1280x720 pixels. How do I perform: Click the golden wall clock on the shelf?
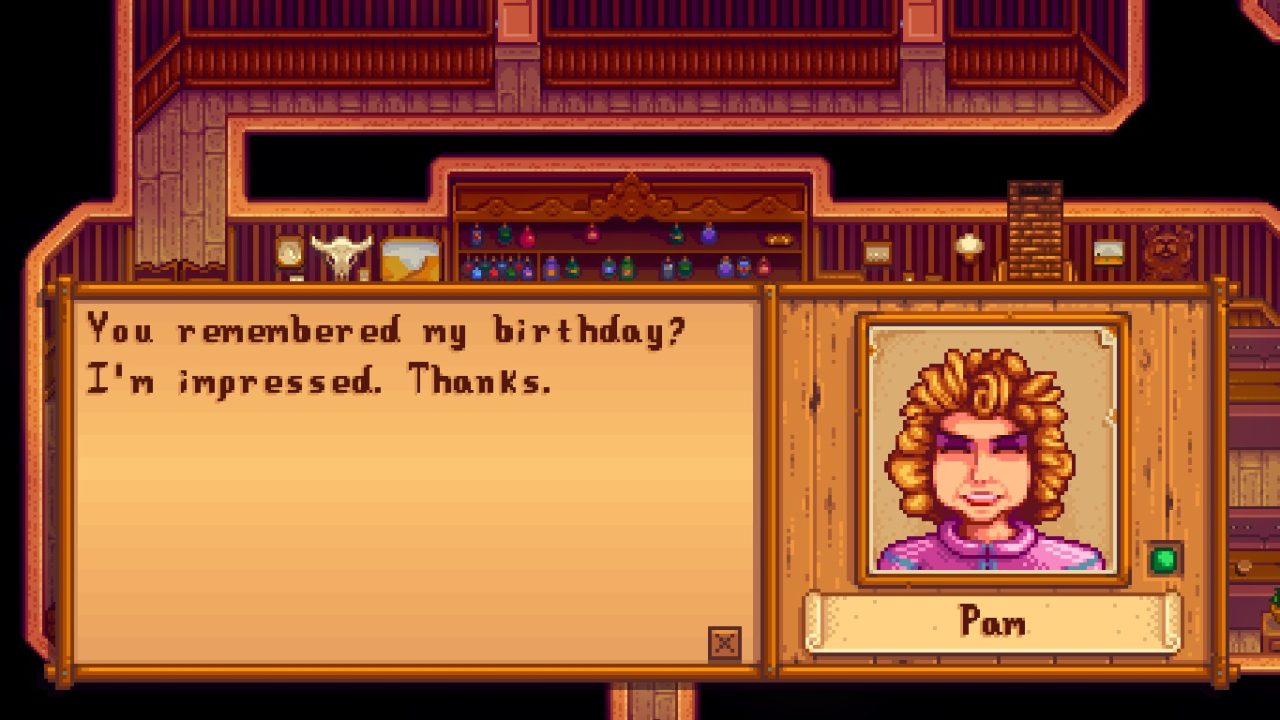290,252
